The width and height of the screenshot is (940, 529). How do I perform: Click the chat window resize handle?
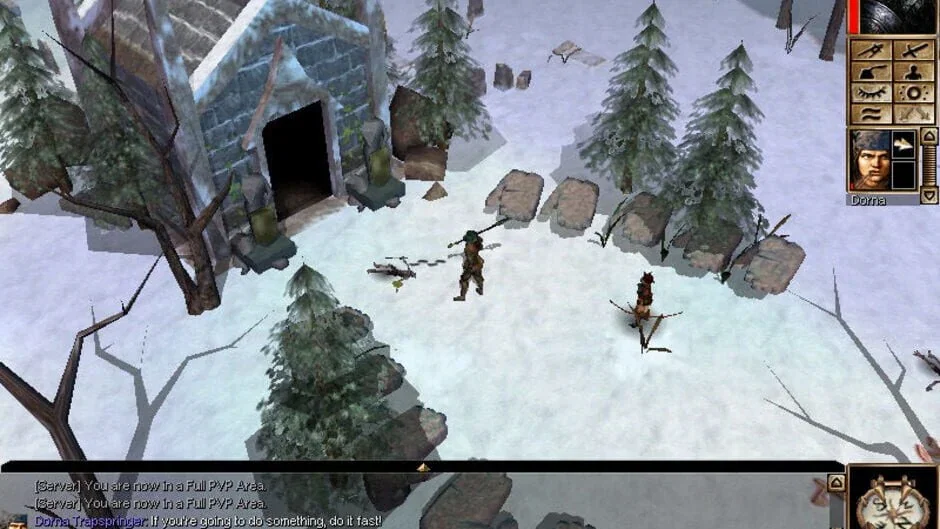(423, 466)
